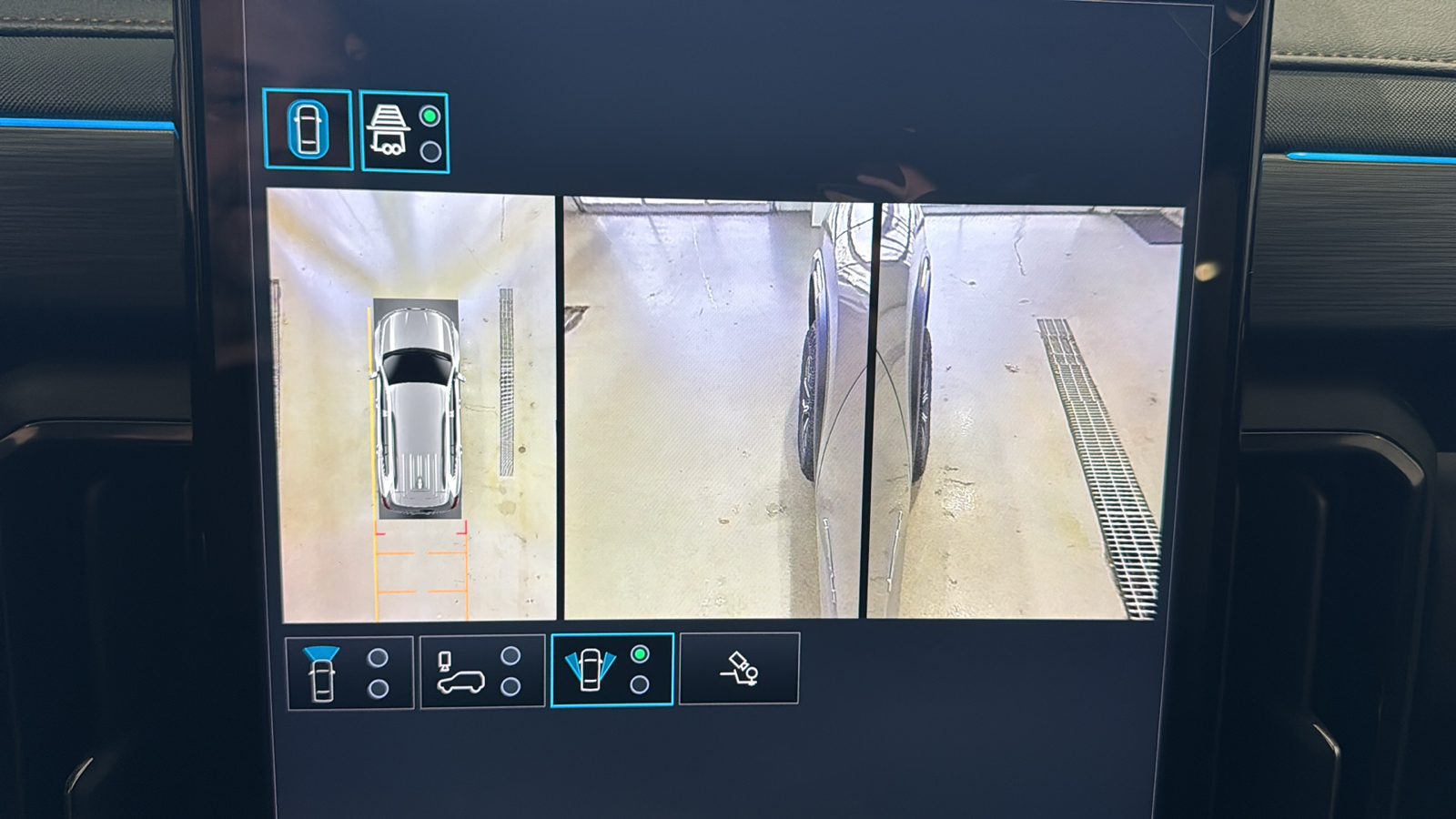Select the surround vehicle view button
This screenshot has width=1456, height=819.
(x=308, y=129)
